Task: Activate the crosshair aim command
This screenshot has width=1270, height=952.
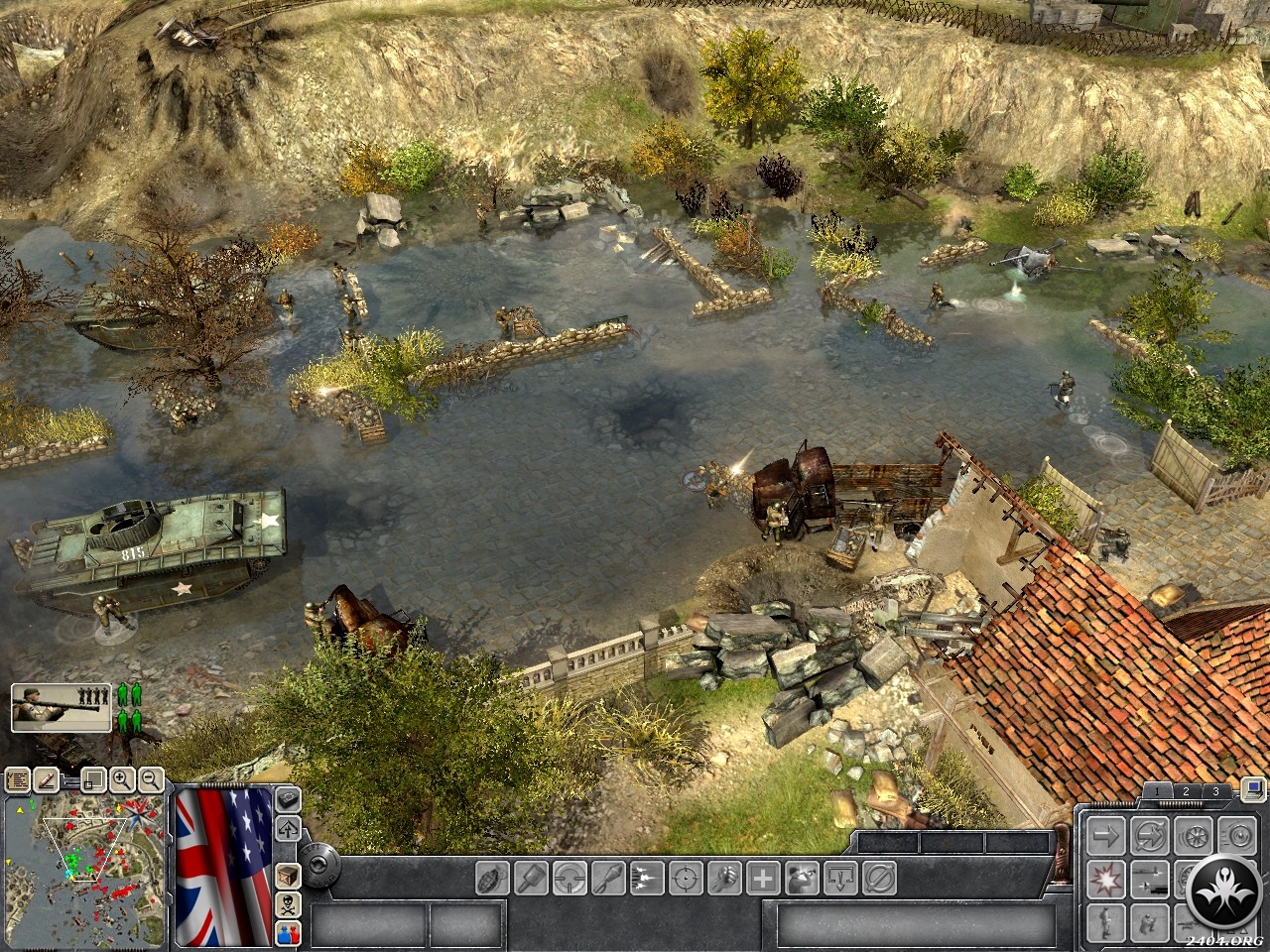Action: click(686, 878)
